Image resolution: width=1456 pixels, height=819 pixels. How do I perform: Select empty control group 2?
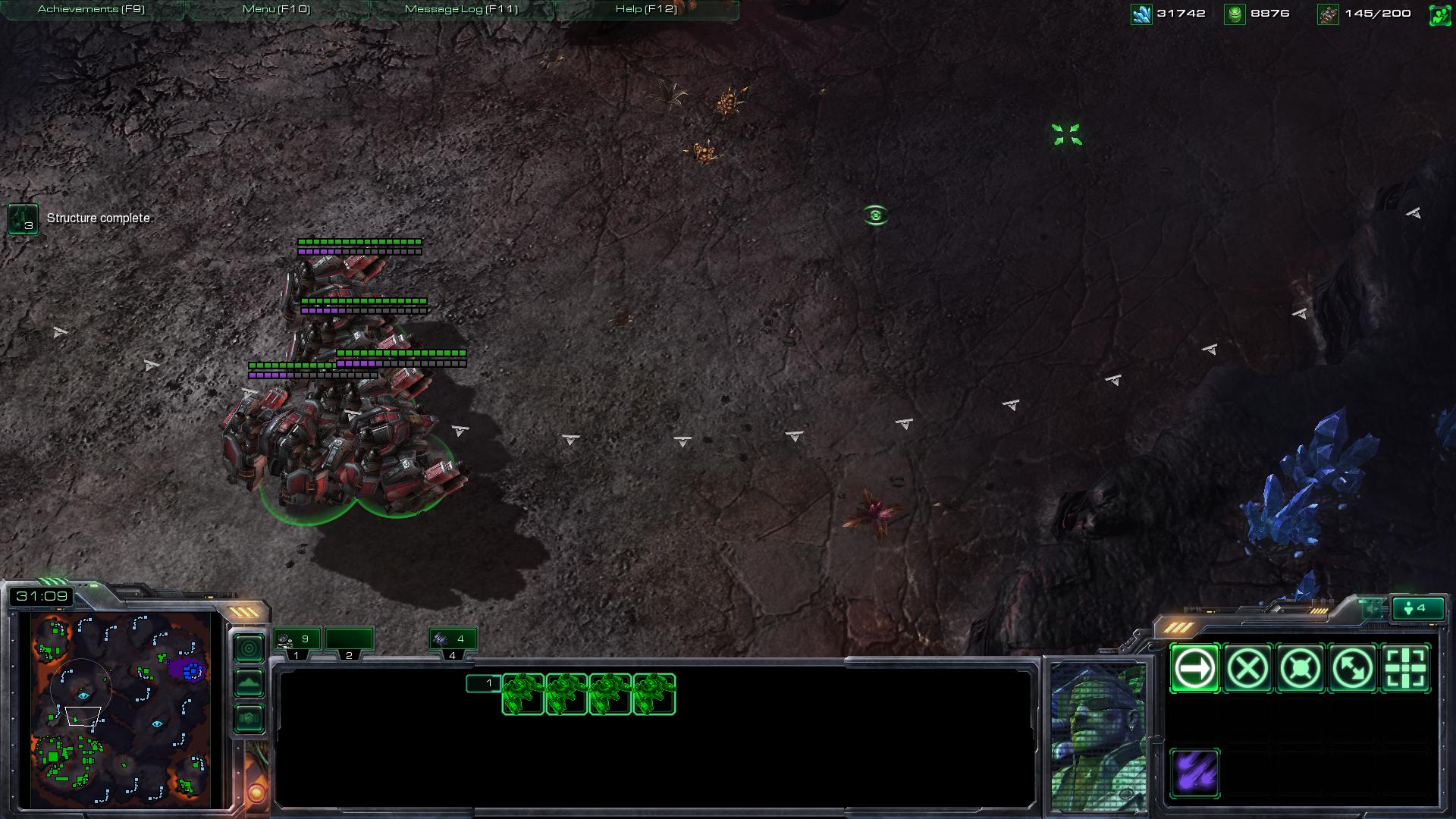[349, 639]
